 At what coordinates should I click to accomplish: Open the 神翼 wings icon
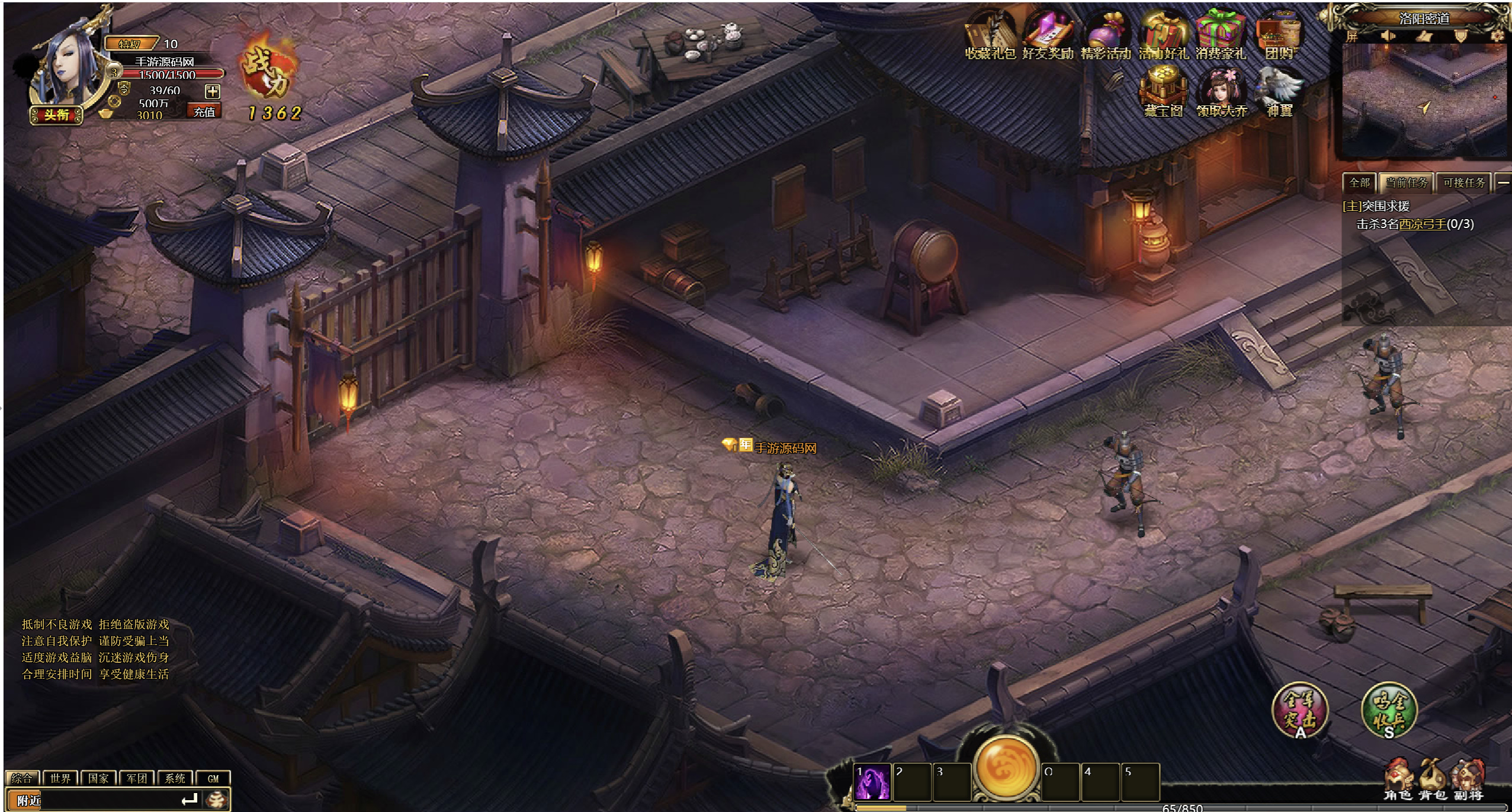point(1279,92)
